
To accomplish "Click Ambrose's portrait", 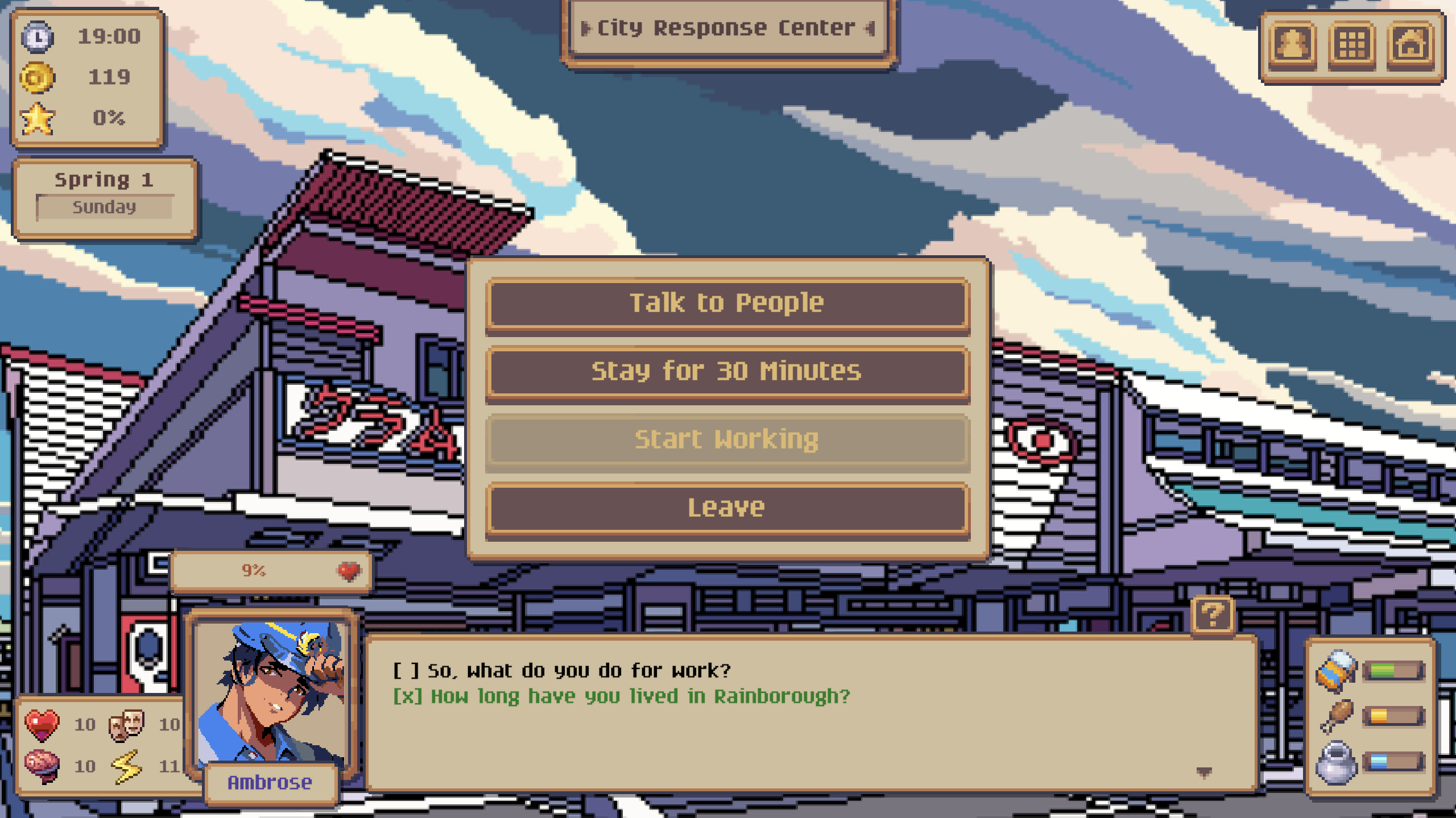I will click(x=271, y=691).
